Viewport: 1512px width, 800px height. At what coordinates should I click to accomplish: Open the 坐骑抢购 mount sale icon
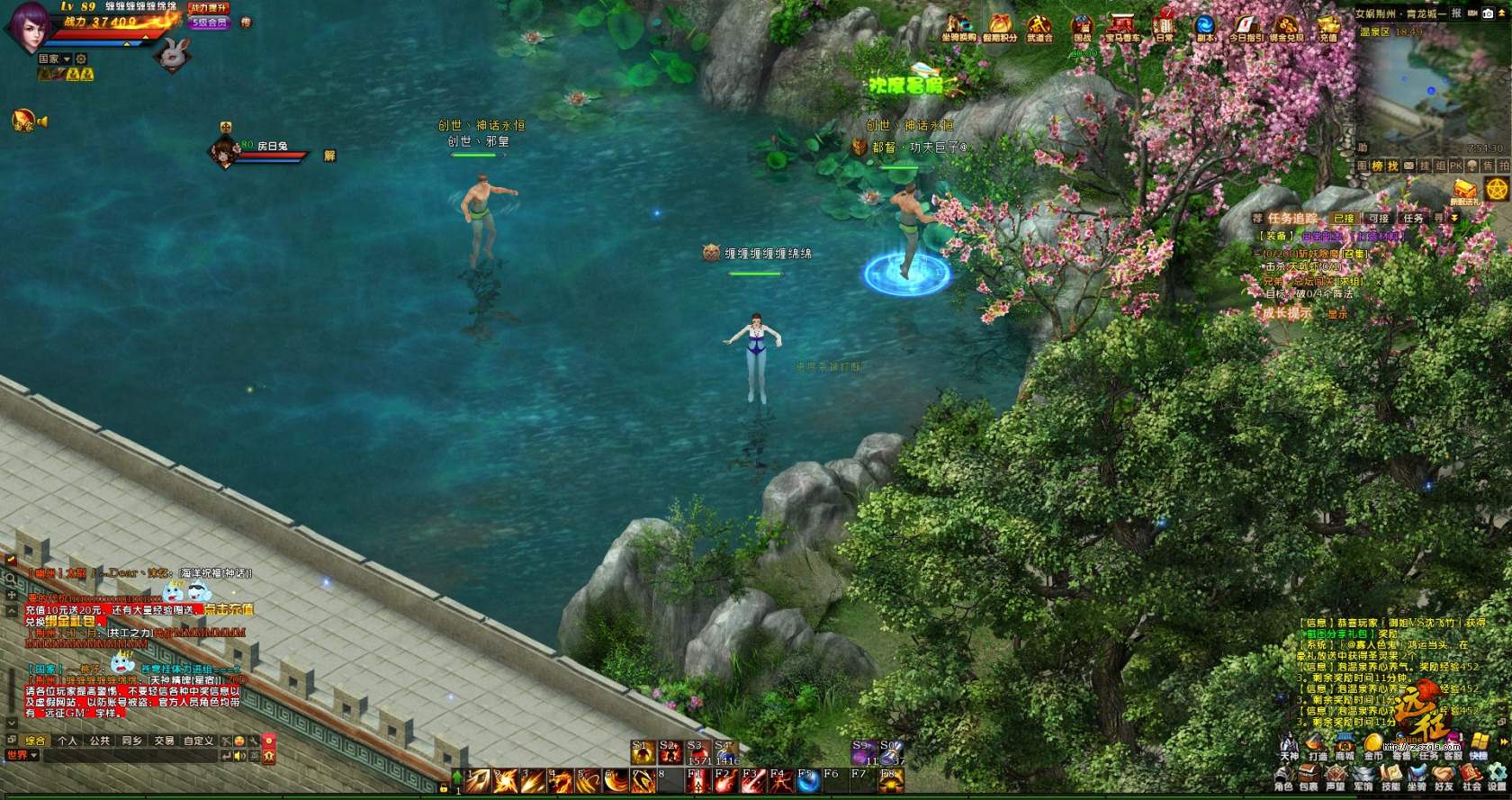point(958,26)
